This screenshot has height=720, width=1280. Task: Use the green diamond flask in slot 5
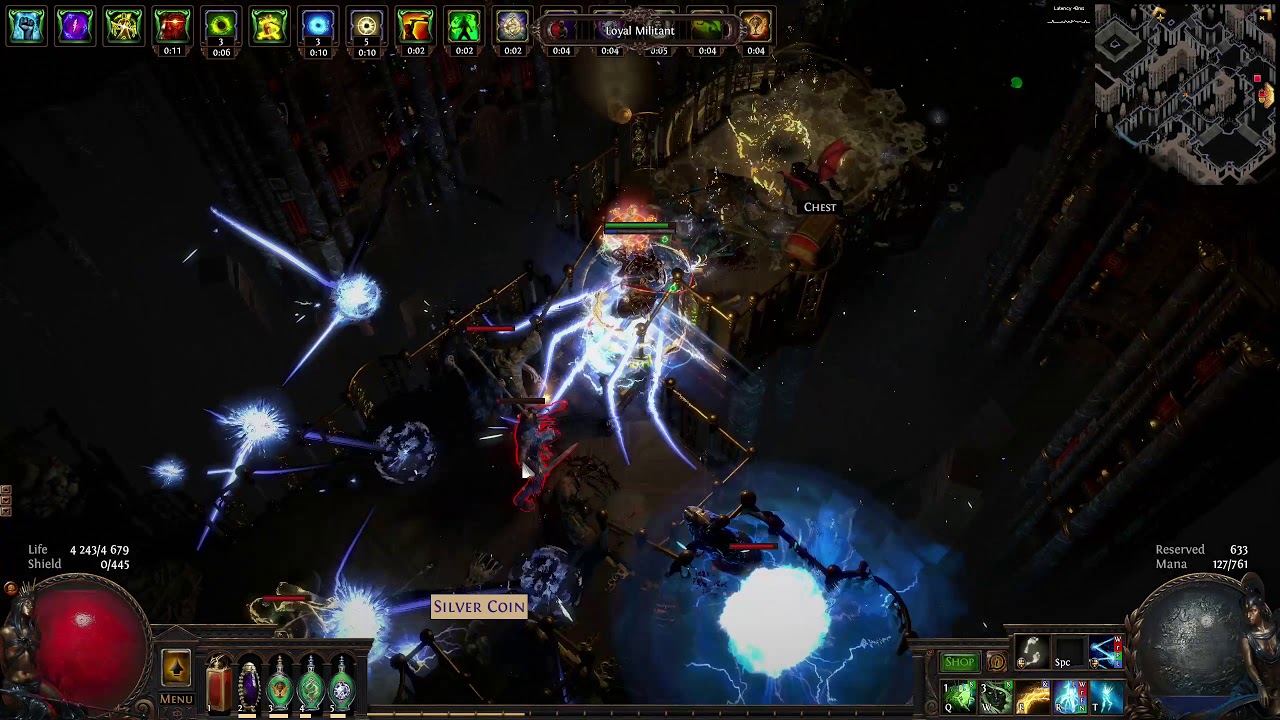(x=342, y=685)
